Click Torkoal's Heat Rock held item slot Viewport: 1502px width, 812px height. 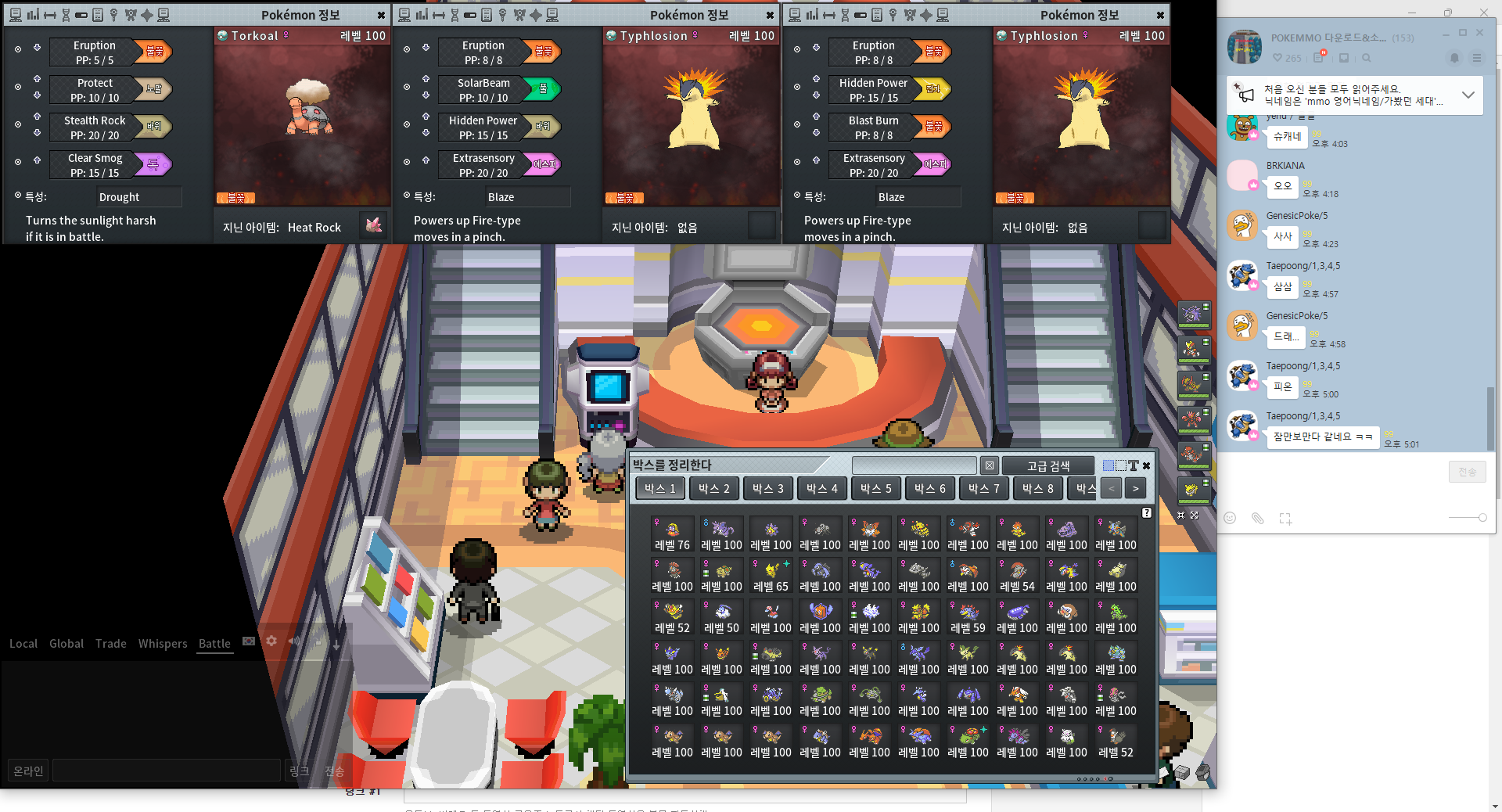point(373,226)
